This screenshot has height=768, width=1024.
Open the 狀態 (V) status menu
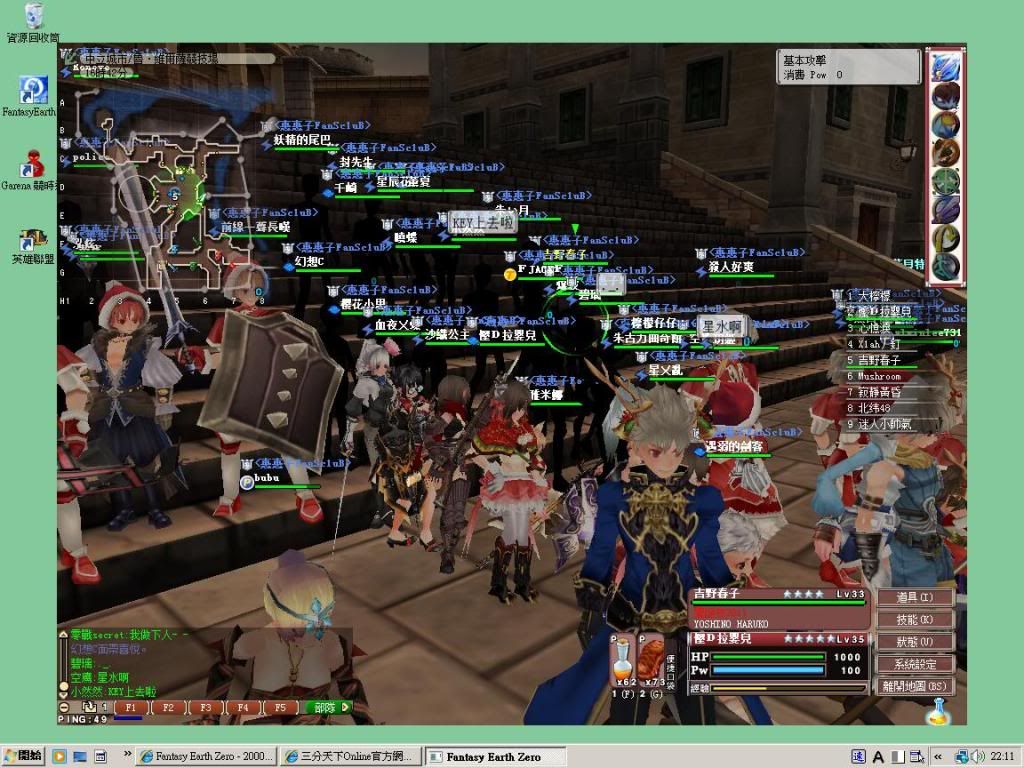coord(914,641)
